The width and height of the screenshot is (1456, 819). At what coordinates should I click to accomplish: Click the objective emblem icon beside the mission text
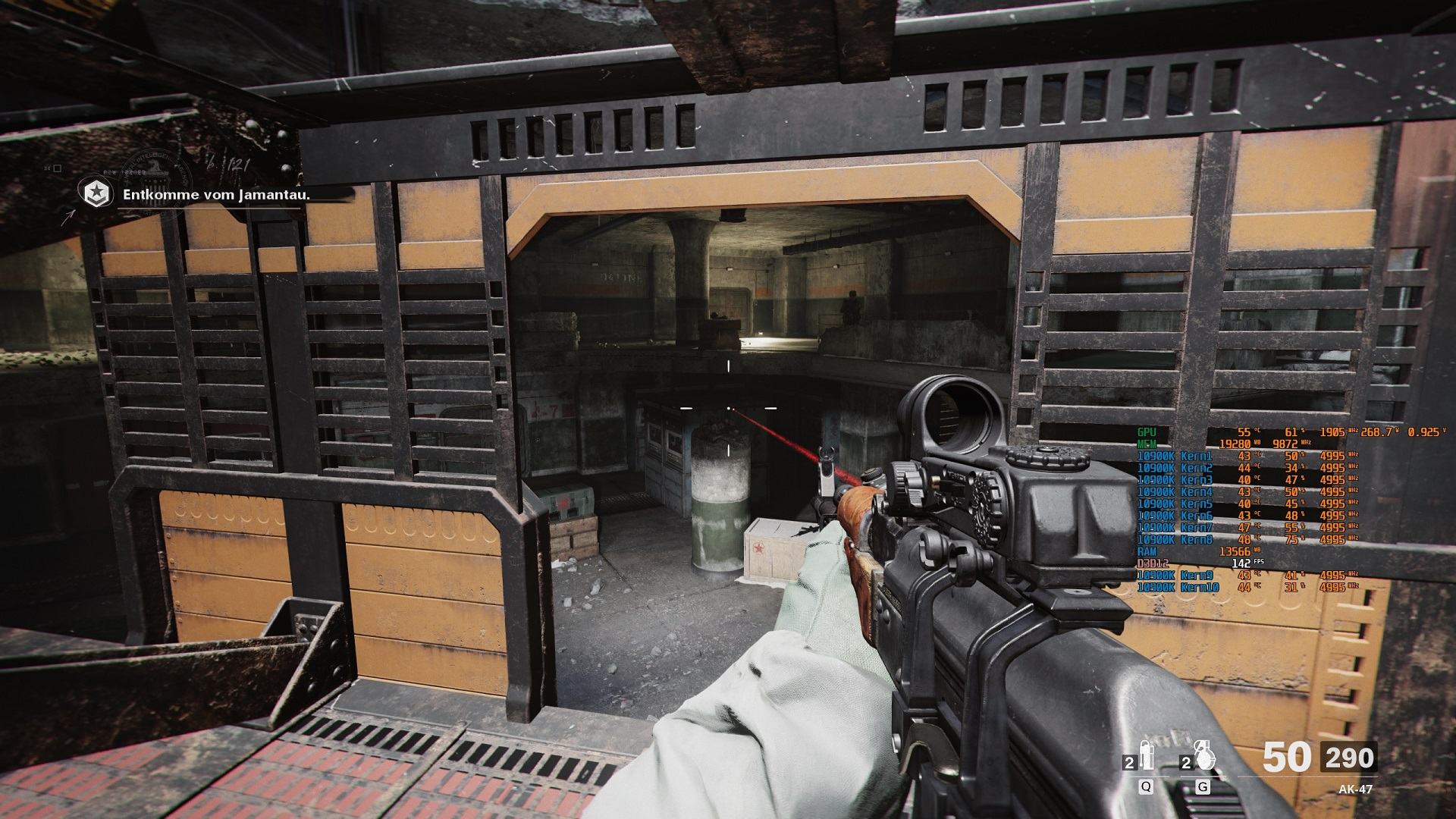pos(96,194)
